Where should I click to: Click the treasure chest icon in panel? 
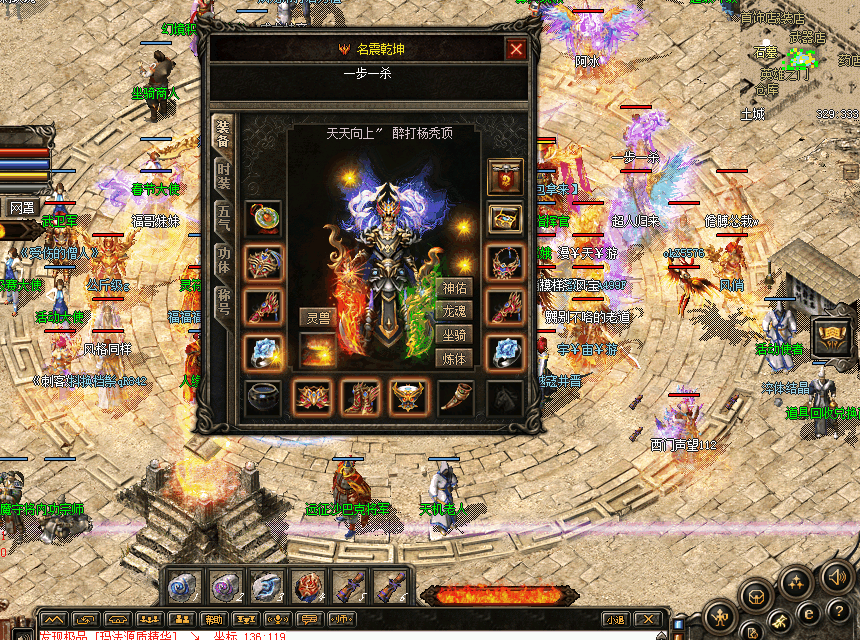coord(505,219)
